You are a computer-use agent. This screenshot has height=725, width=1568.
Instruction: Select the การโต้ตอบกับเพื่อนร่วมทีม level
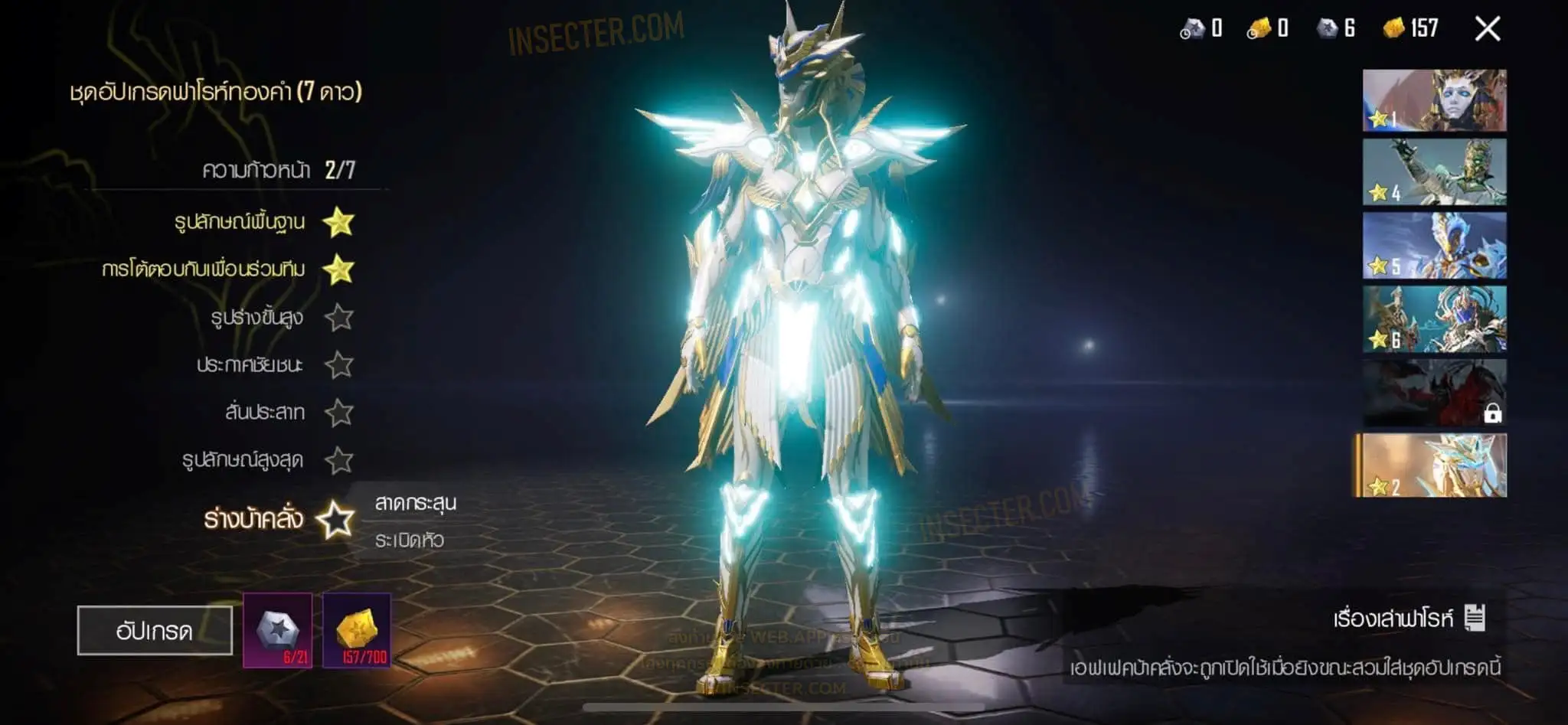(204, 269)
